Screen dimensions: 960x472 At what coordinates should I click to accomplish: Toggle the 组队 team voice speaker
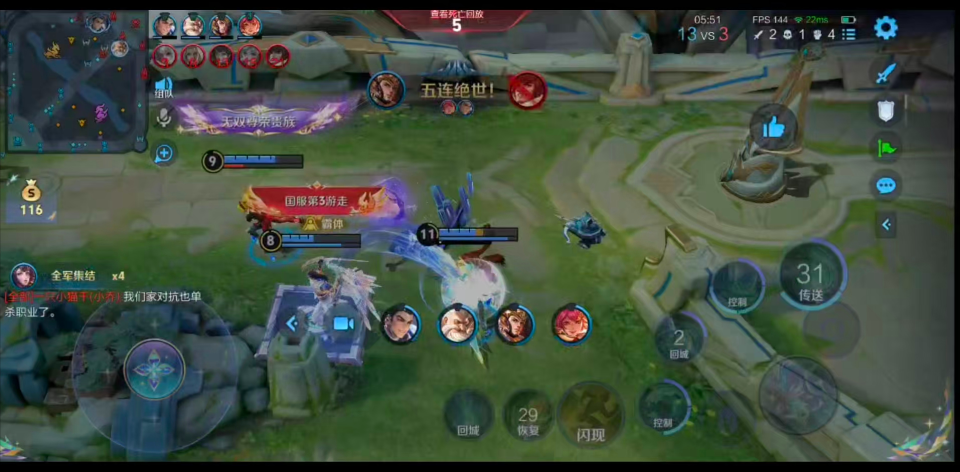click(x=163, y=87)
